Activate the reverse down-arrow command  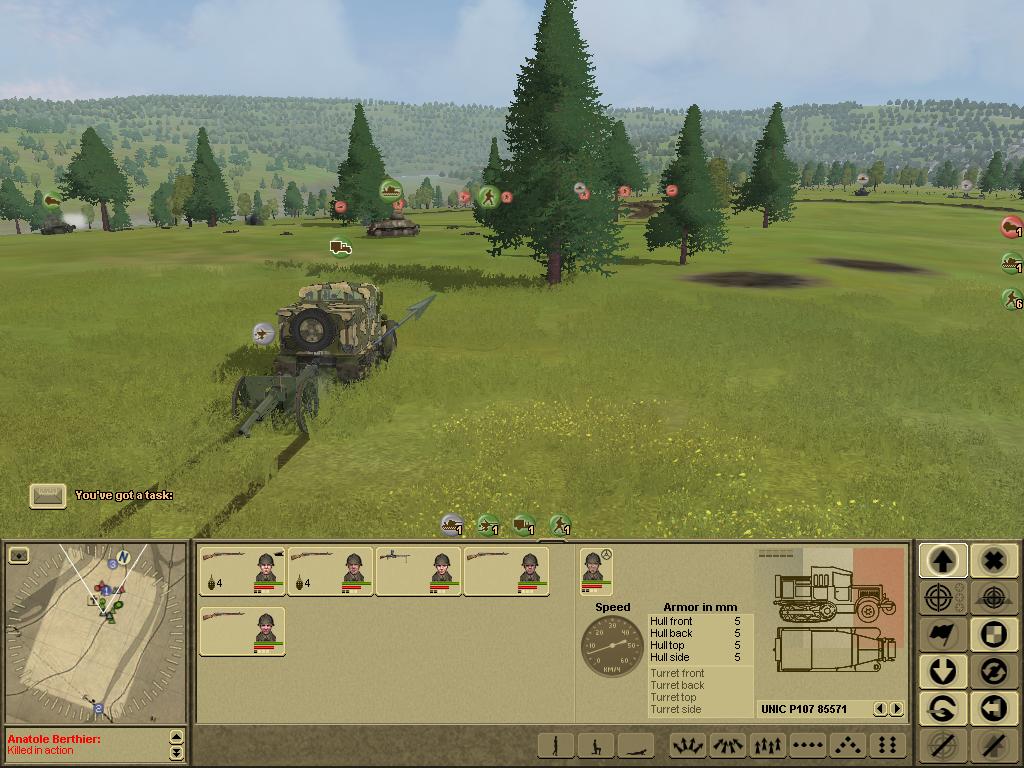[x=942, y=671]
